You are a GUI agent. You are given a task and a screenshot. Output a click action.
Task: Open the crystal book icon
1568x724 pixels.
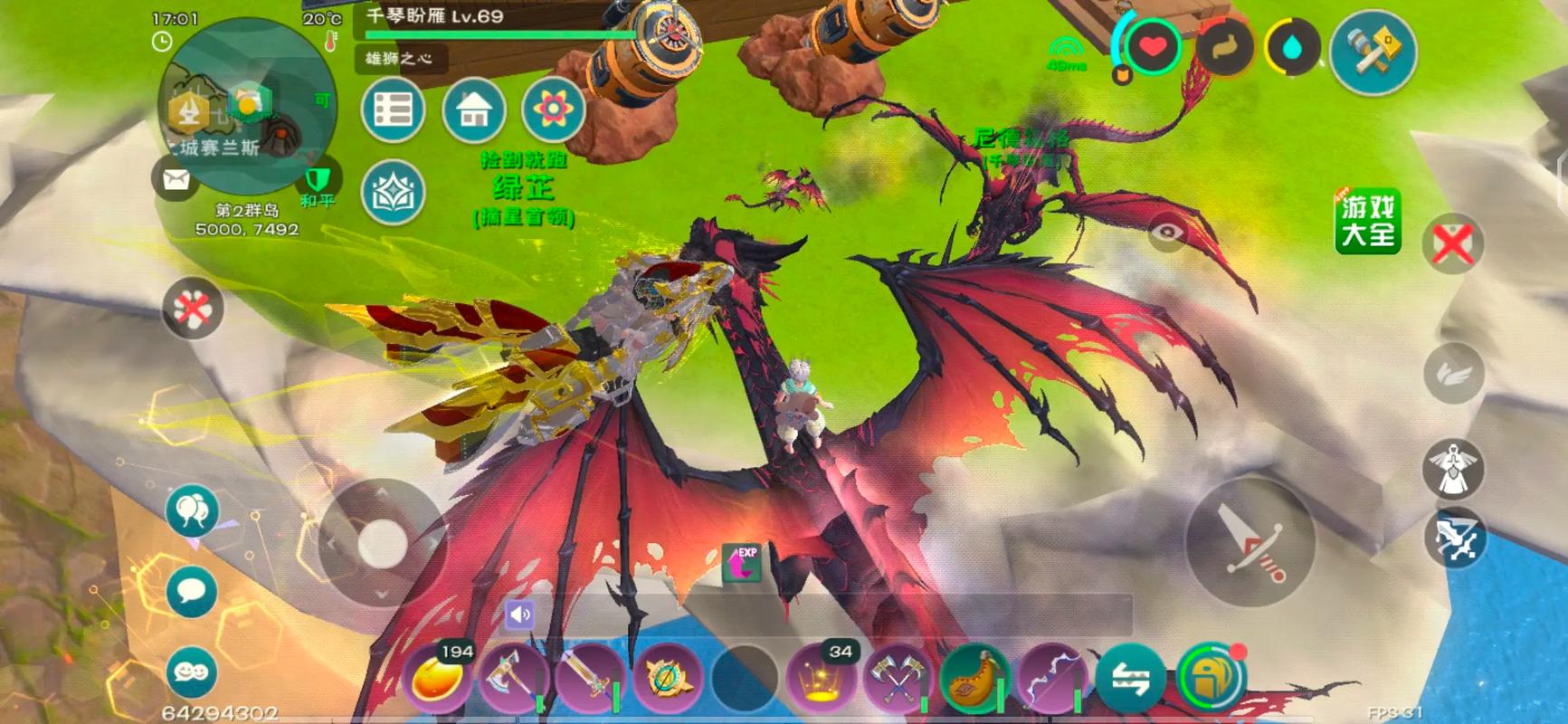pyautogui.click(x=394, y=192)
